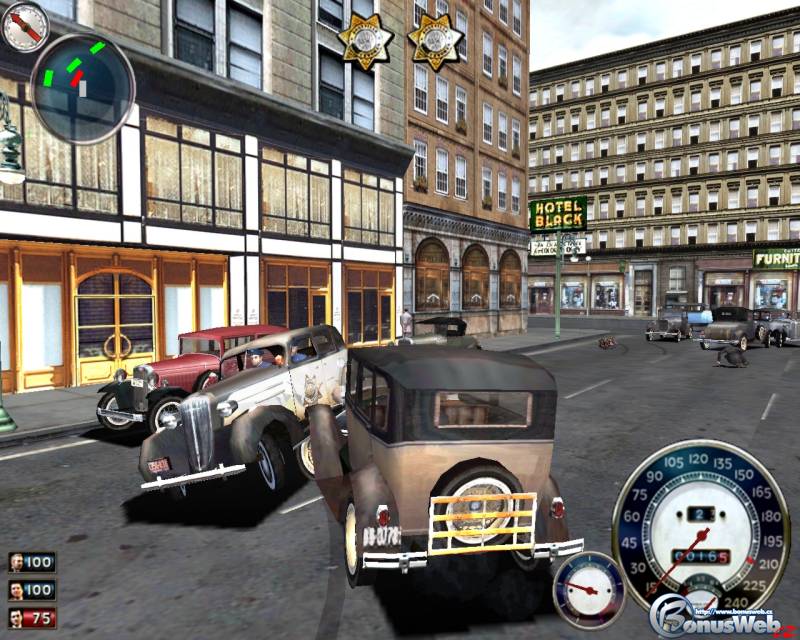Viewport: 800px width, 640px height.
Task: Select the companion portrait showing 75 health
Action: tap(18, 618)
